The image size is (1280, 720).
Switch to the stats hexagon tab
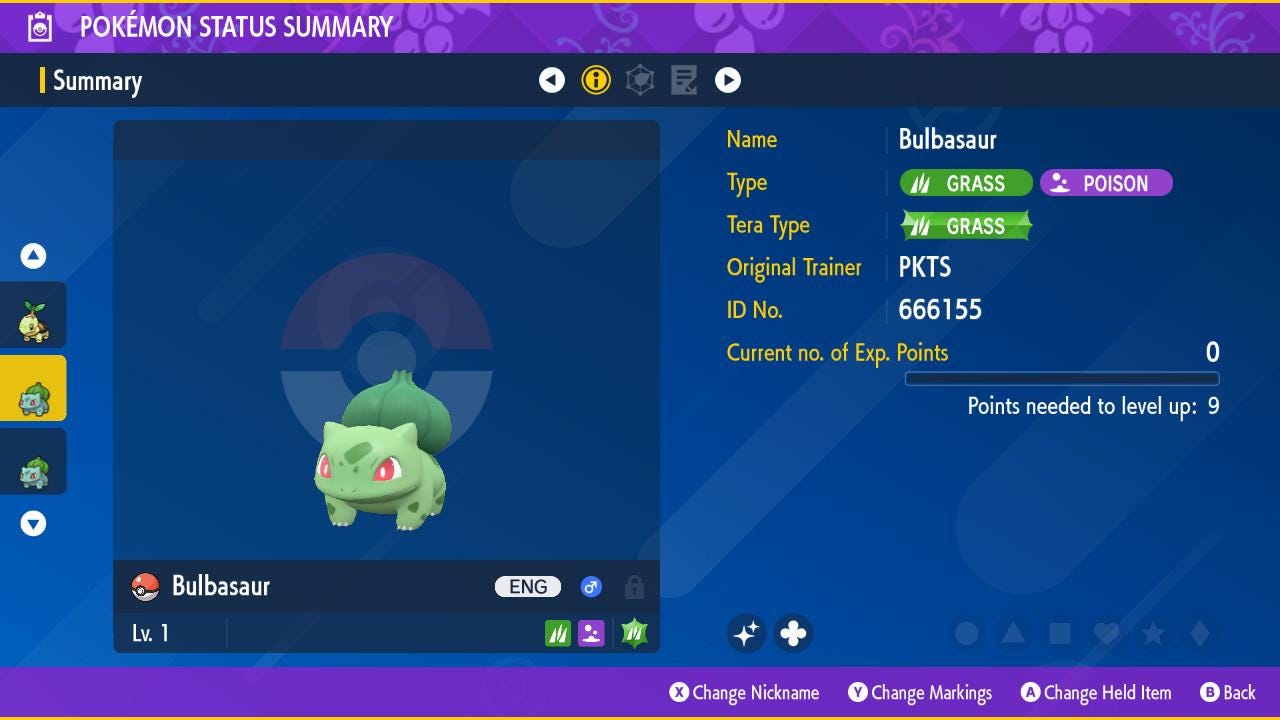pyautogui.click(x=640, y=80)
